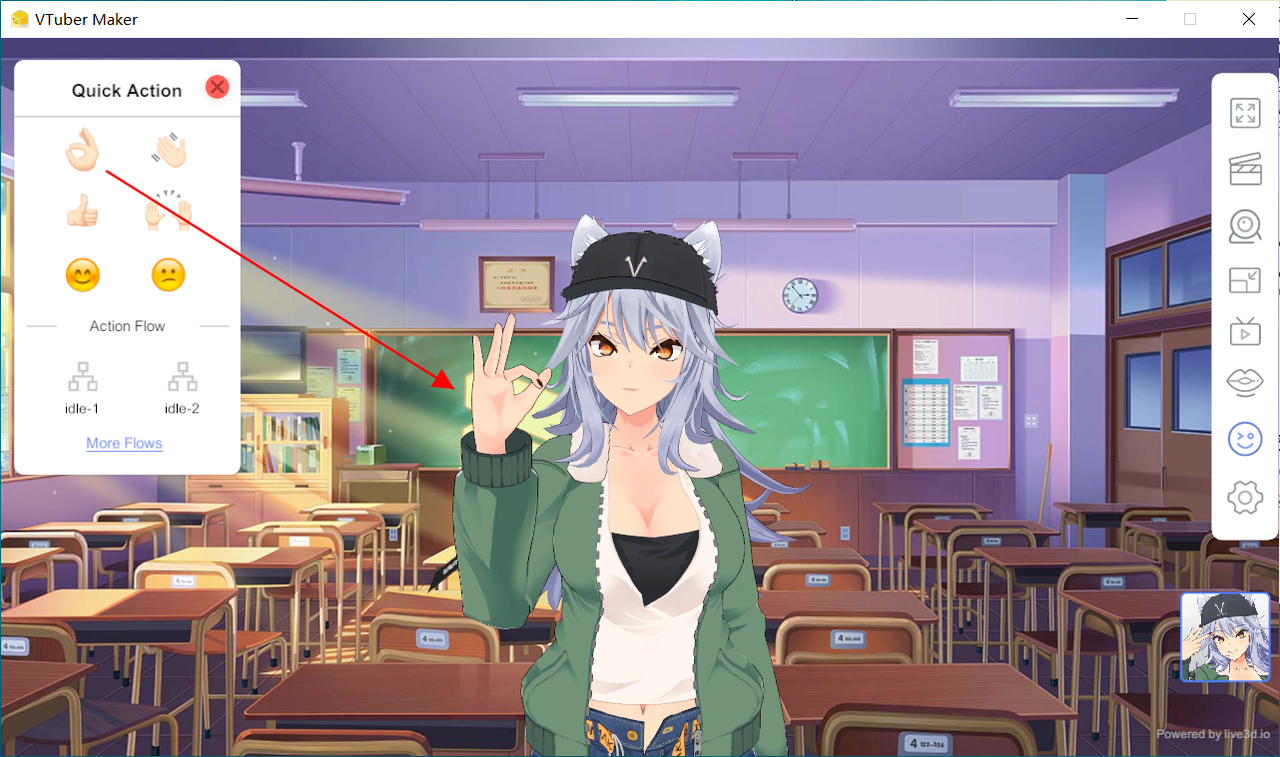
Task: Close the Quick Action panel
Action: click(x=217, y=87)
